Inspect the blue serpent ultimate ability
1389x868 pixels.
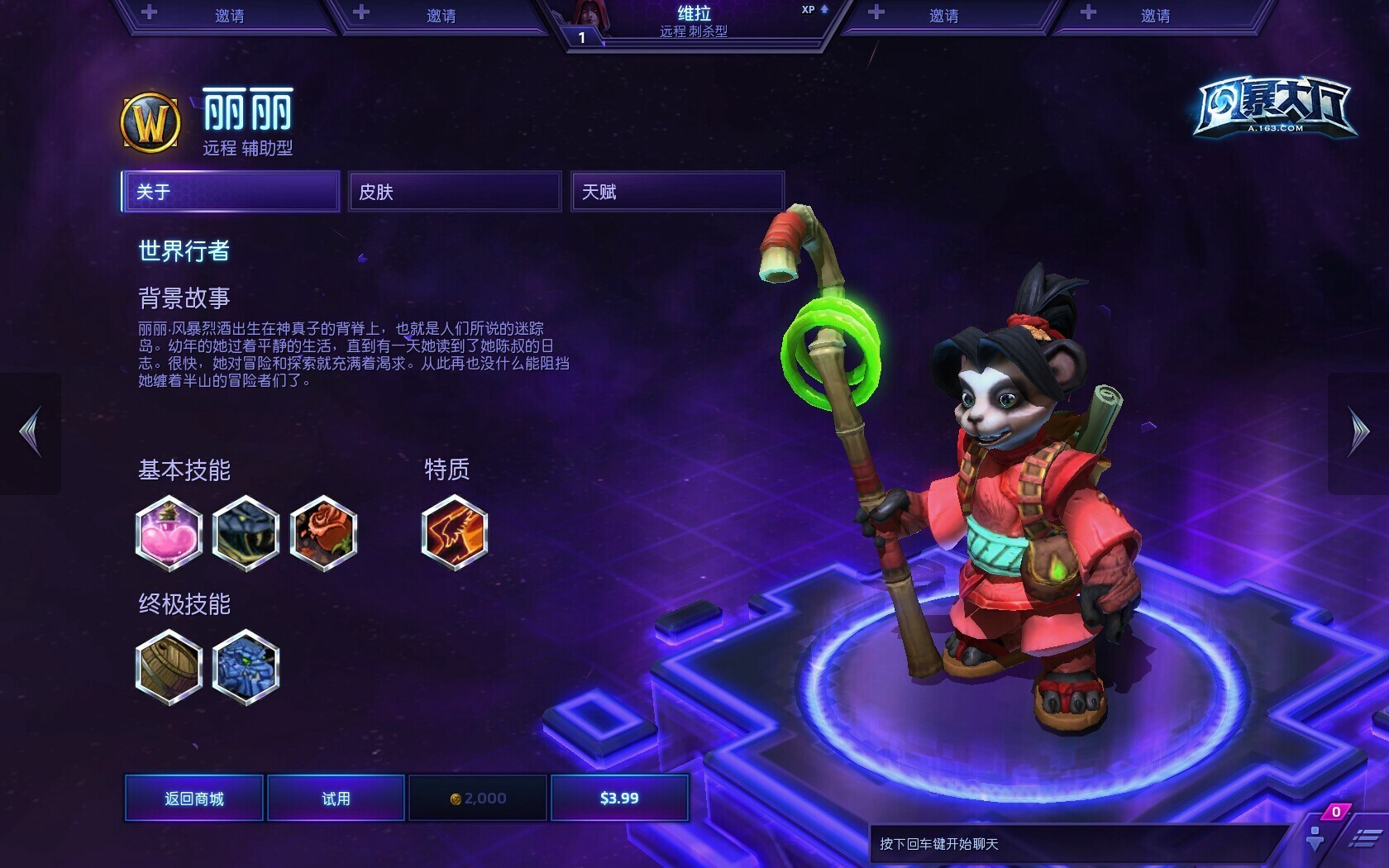click(x=246, y=667)
